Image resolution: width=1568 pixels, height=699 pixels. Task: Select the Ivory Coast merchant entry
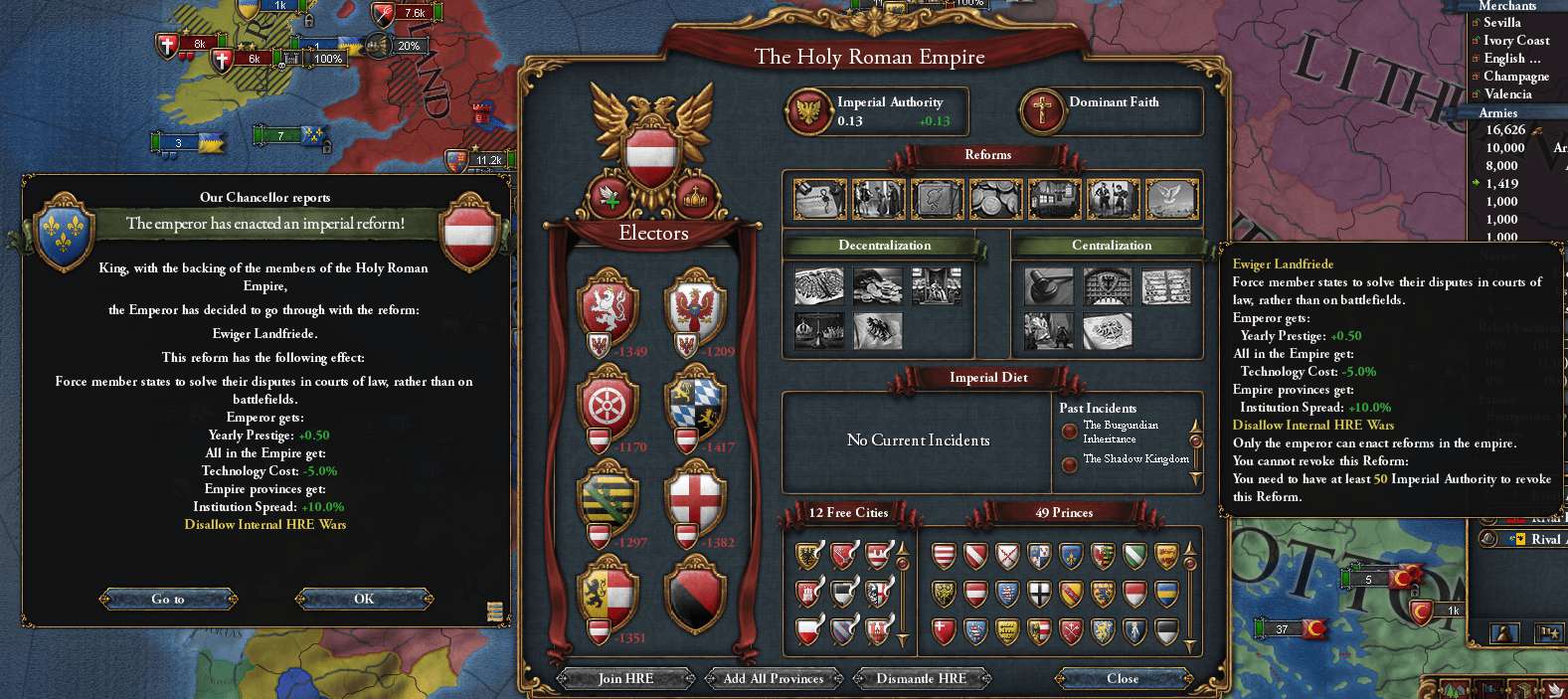click(x=1515, y=41)
